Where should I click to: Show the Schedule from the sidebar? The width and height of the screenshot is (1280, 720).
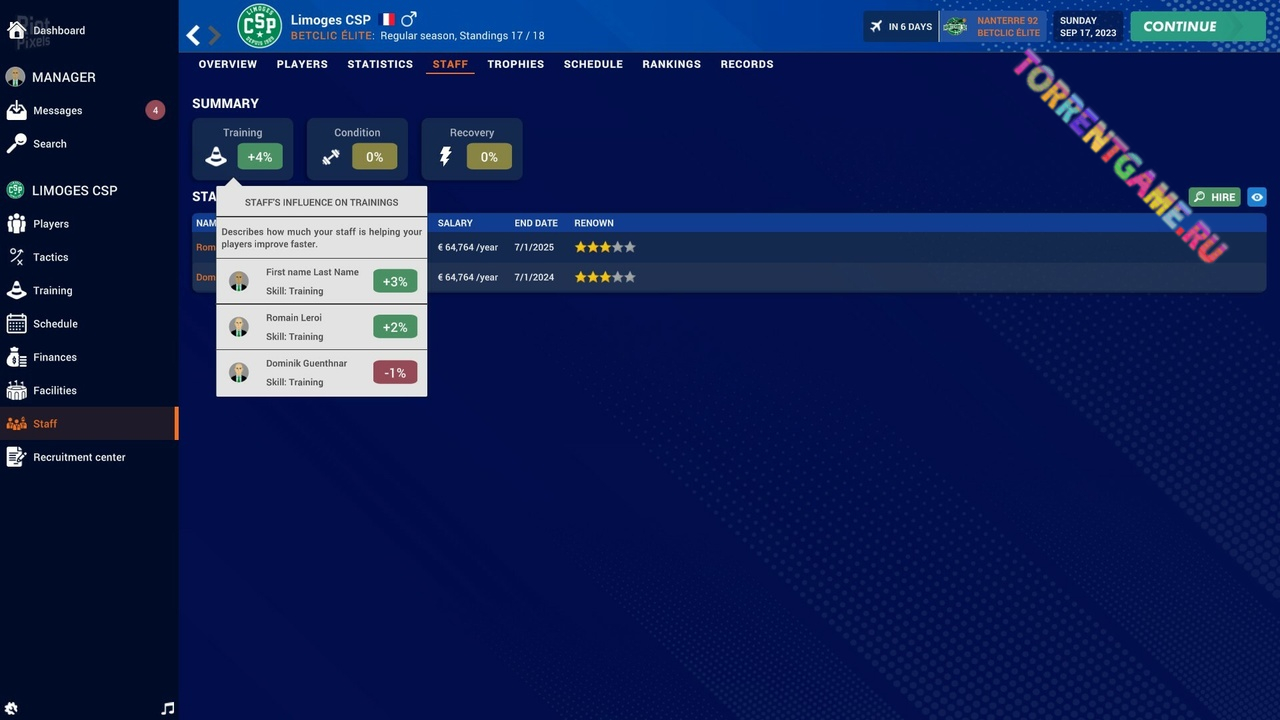[x=55, y=324]
